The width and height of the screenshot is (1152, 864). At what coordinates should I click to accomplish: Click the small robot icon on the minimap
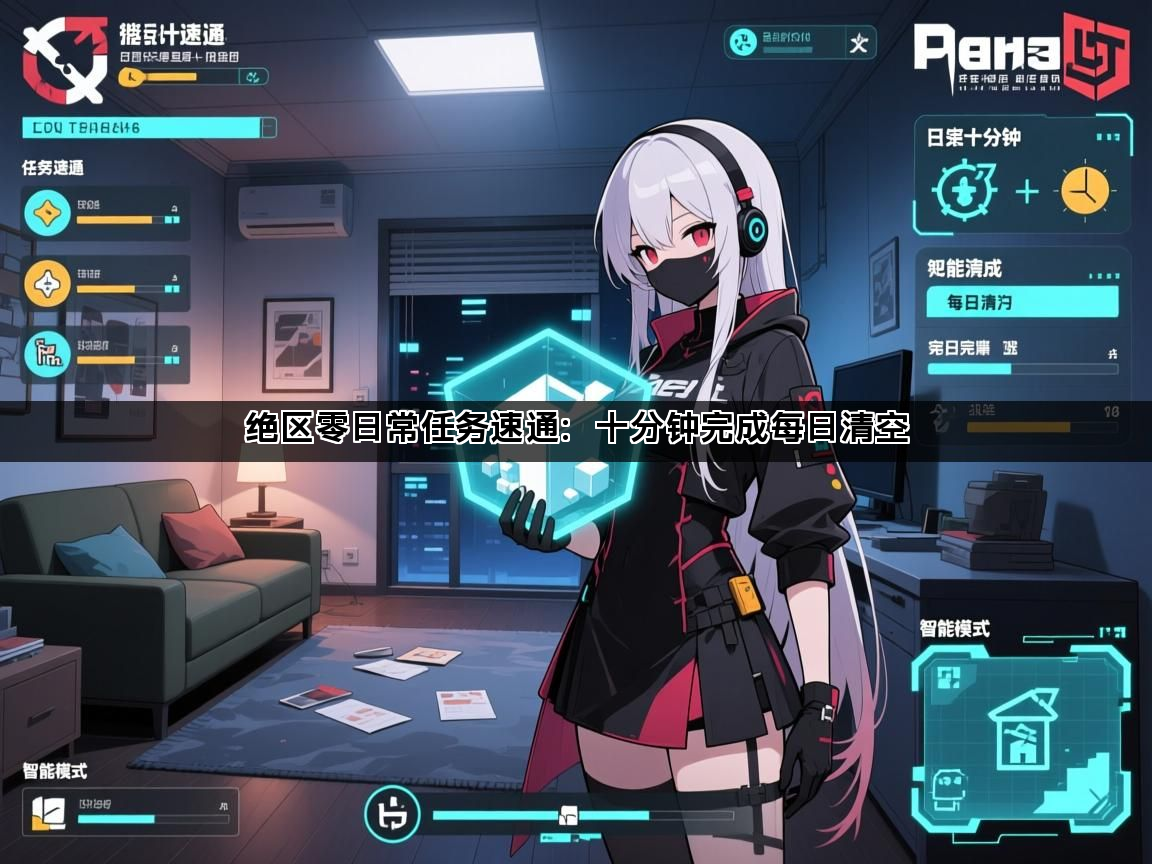tap(945, 786)
